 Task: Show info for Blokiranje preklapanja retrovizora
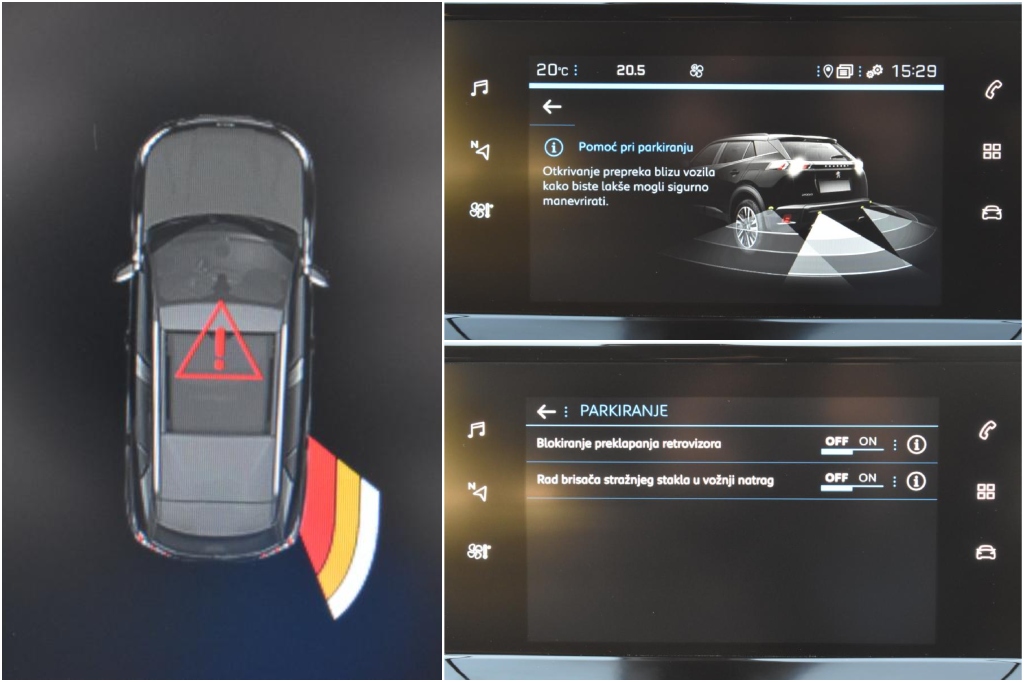[916, 444]
